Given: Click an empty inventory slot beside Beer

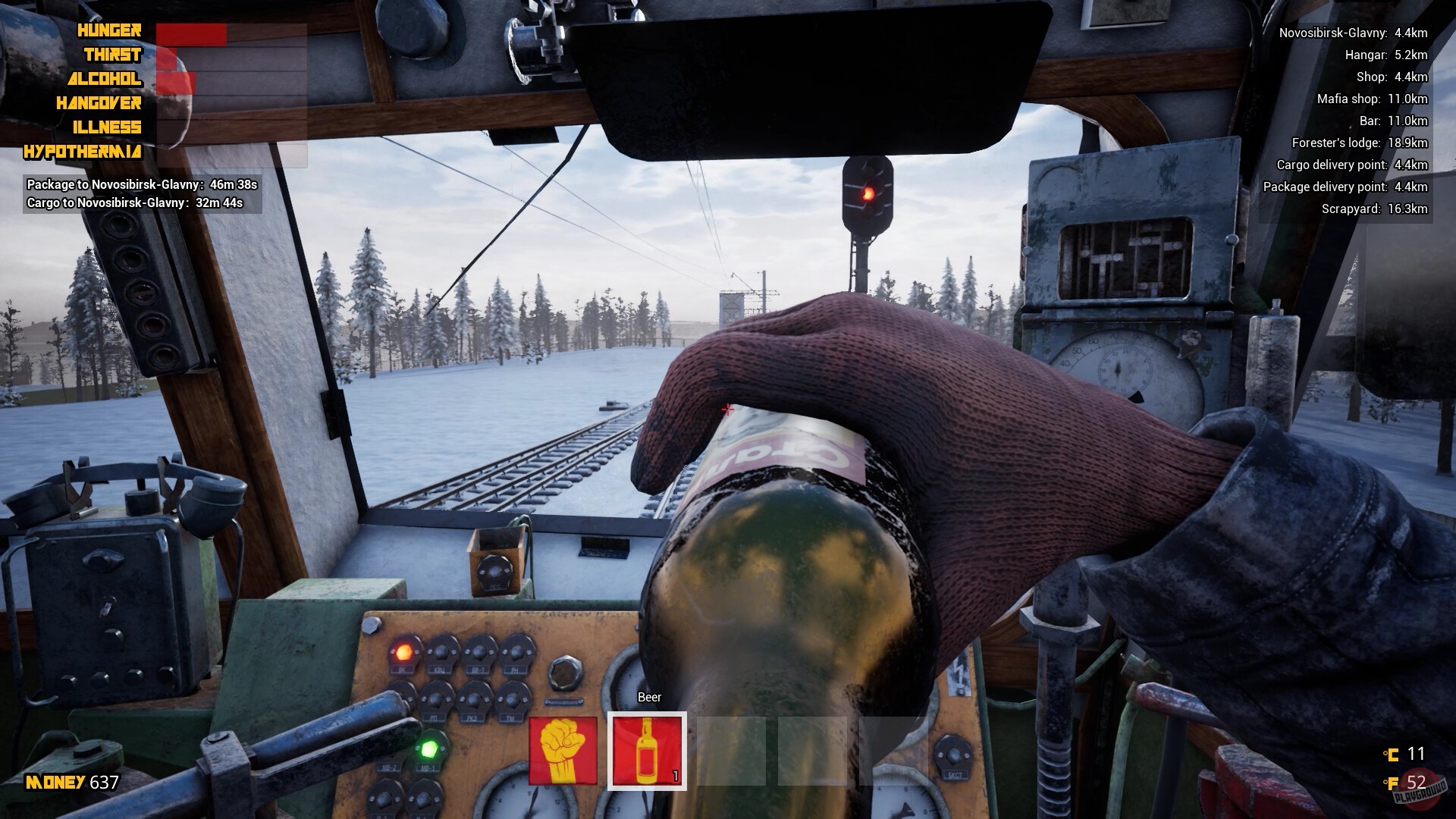Looking at the screenshot, I should [x=732, y=751].
